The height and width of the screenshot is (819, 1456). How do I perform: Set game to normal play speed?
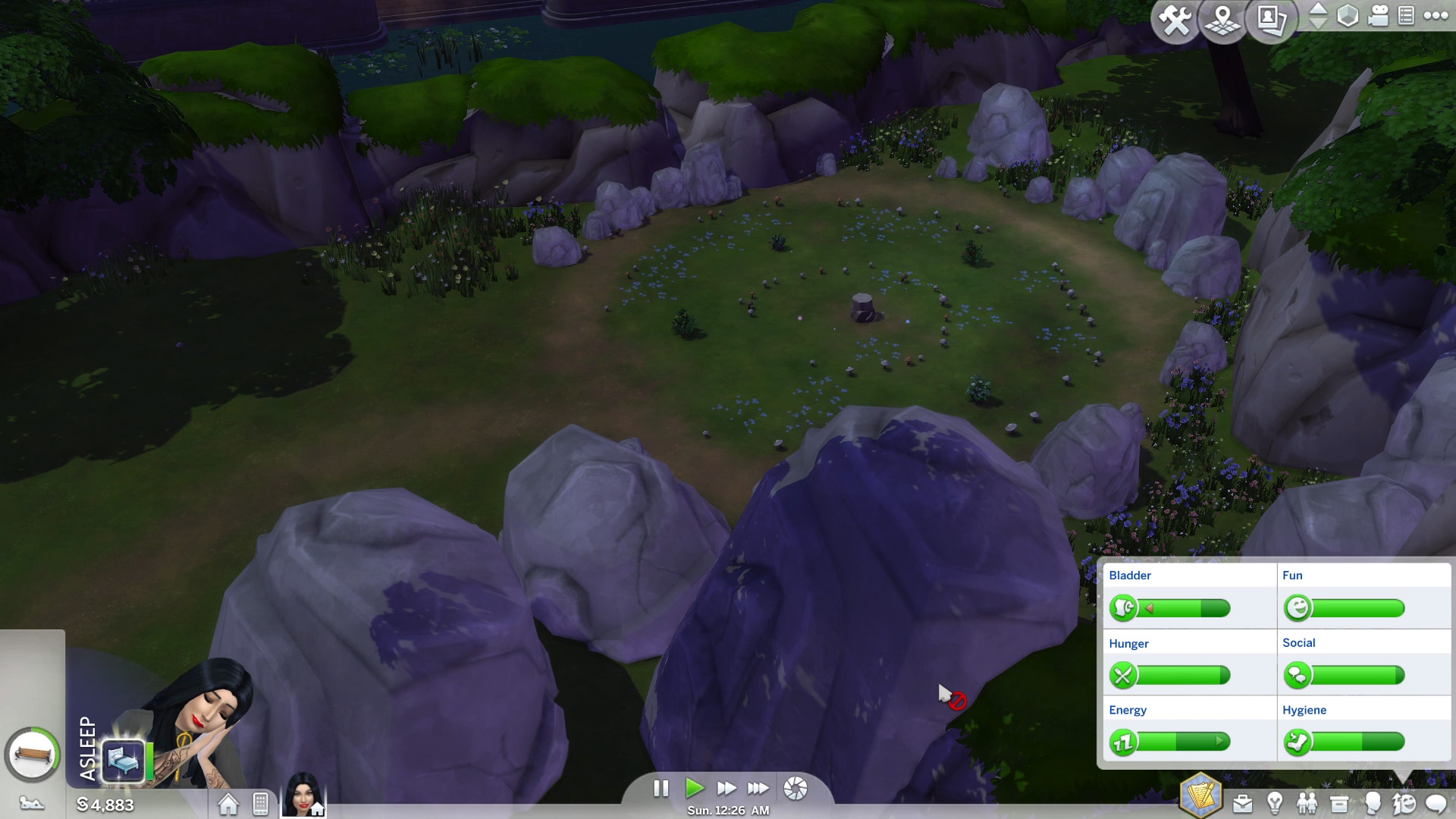click(694, 789)
